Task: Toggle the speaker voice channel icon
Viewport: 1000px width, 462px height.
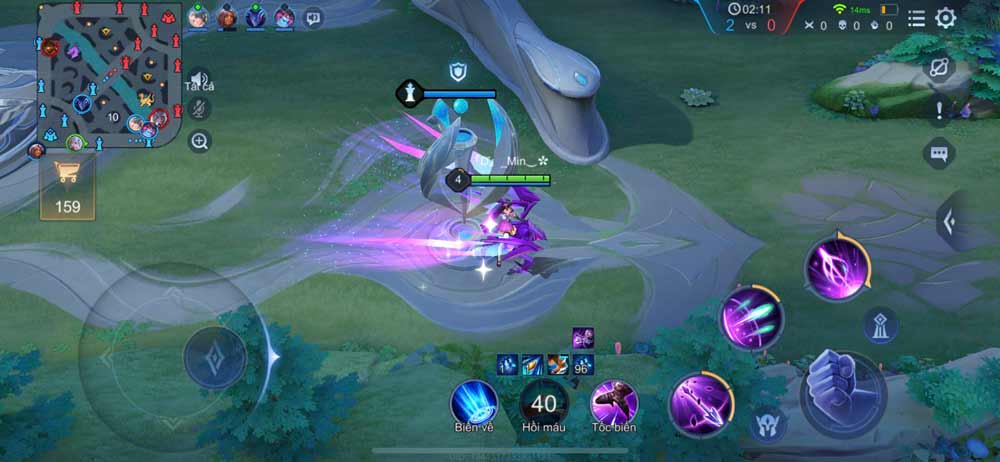Action: point(199,80)
